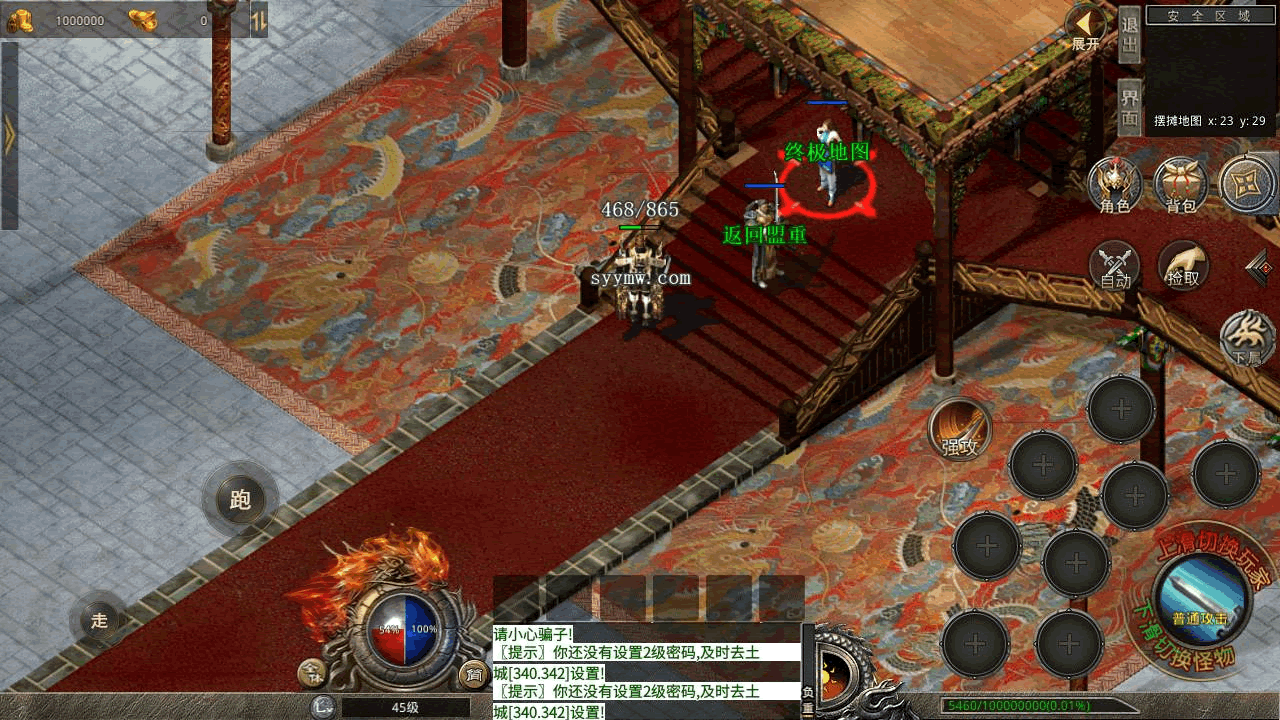Tap the 全体 round button near the orb
The width and height of the screenshot is (1280, 720).
tap(312, 675)
